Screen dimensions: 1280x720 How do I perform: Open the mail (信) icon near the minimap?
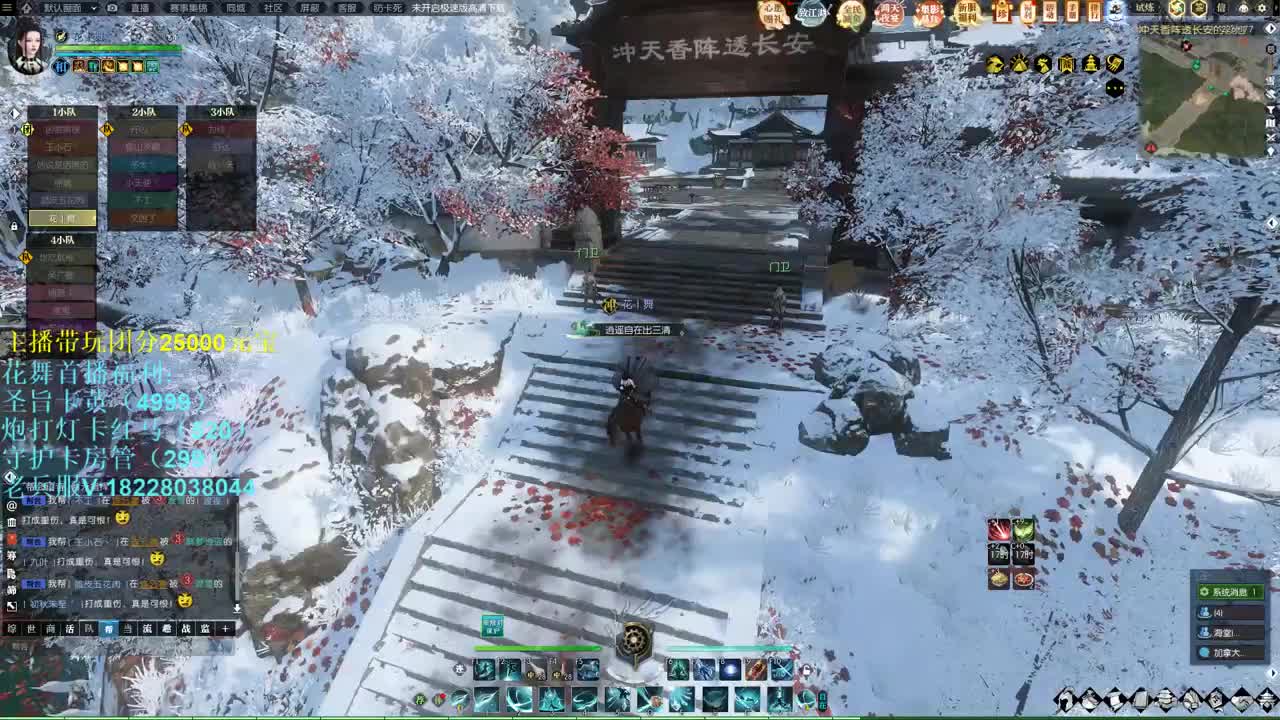pyautogui.click(x=1221, y=9)
